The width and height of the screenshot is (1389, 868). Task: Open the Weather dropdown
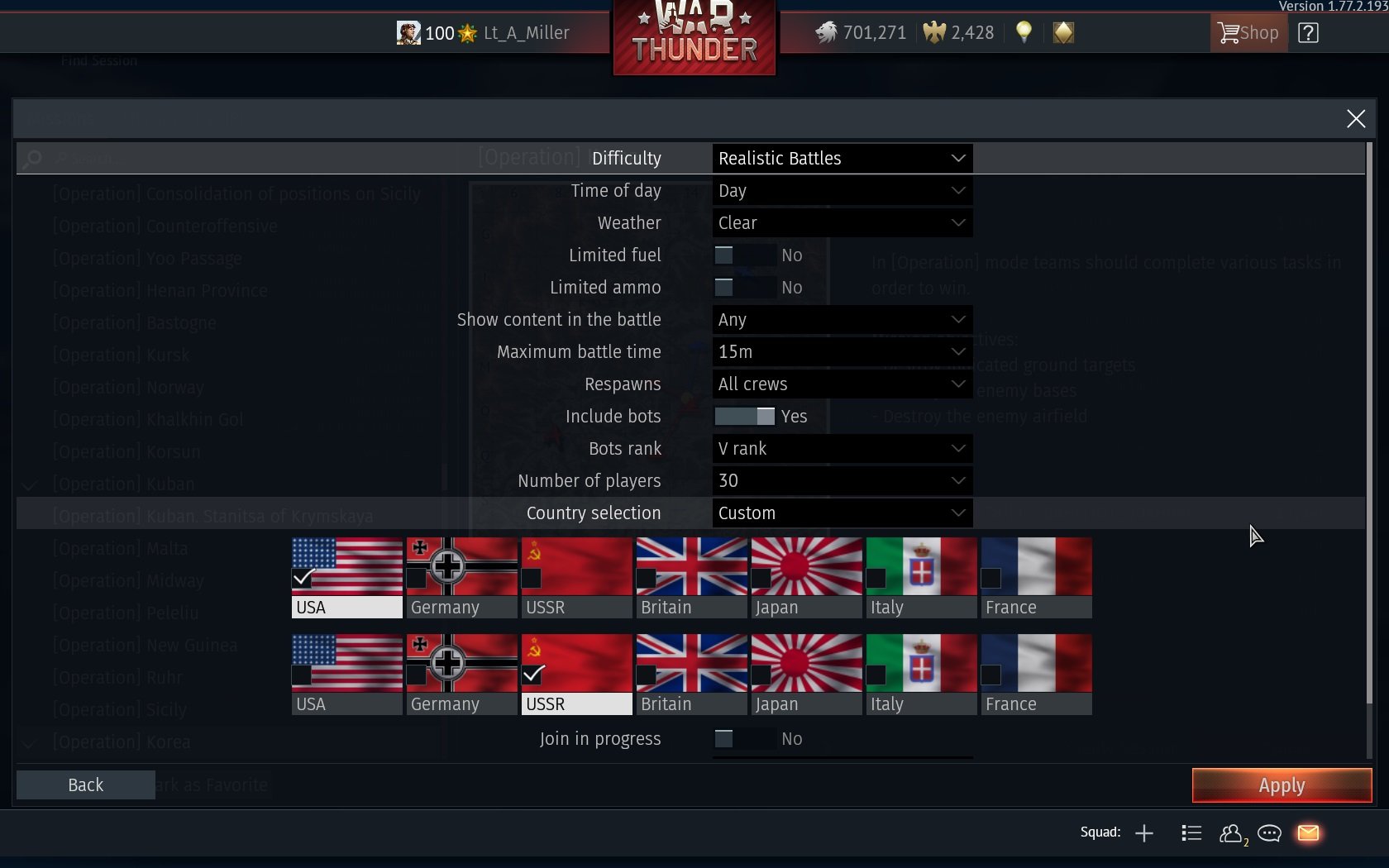[840, 222]
